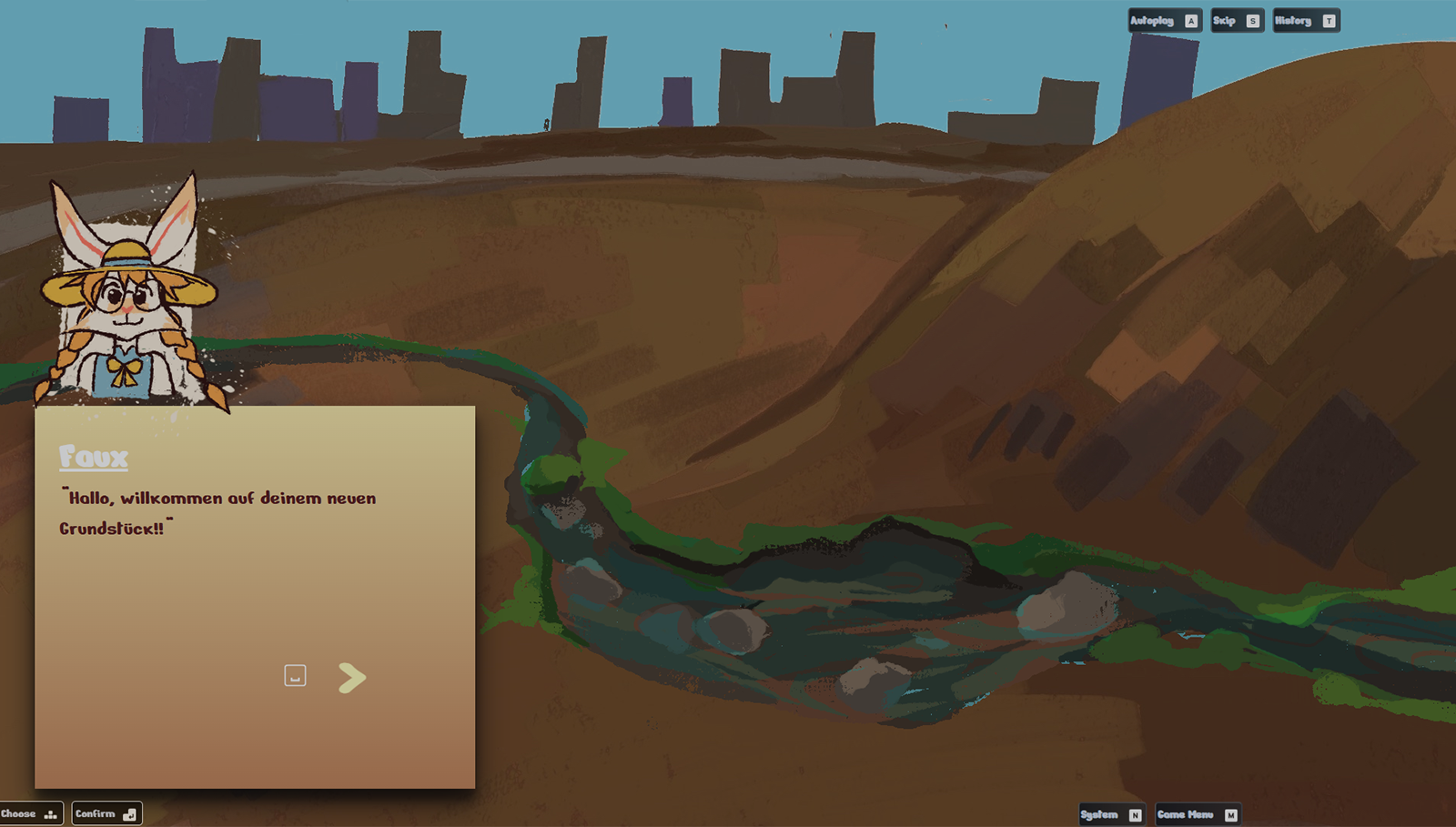Toggle Skip mode on
1456x827 pixels.
pyautogui.click(x=1228, y=20)
